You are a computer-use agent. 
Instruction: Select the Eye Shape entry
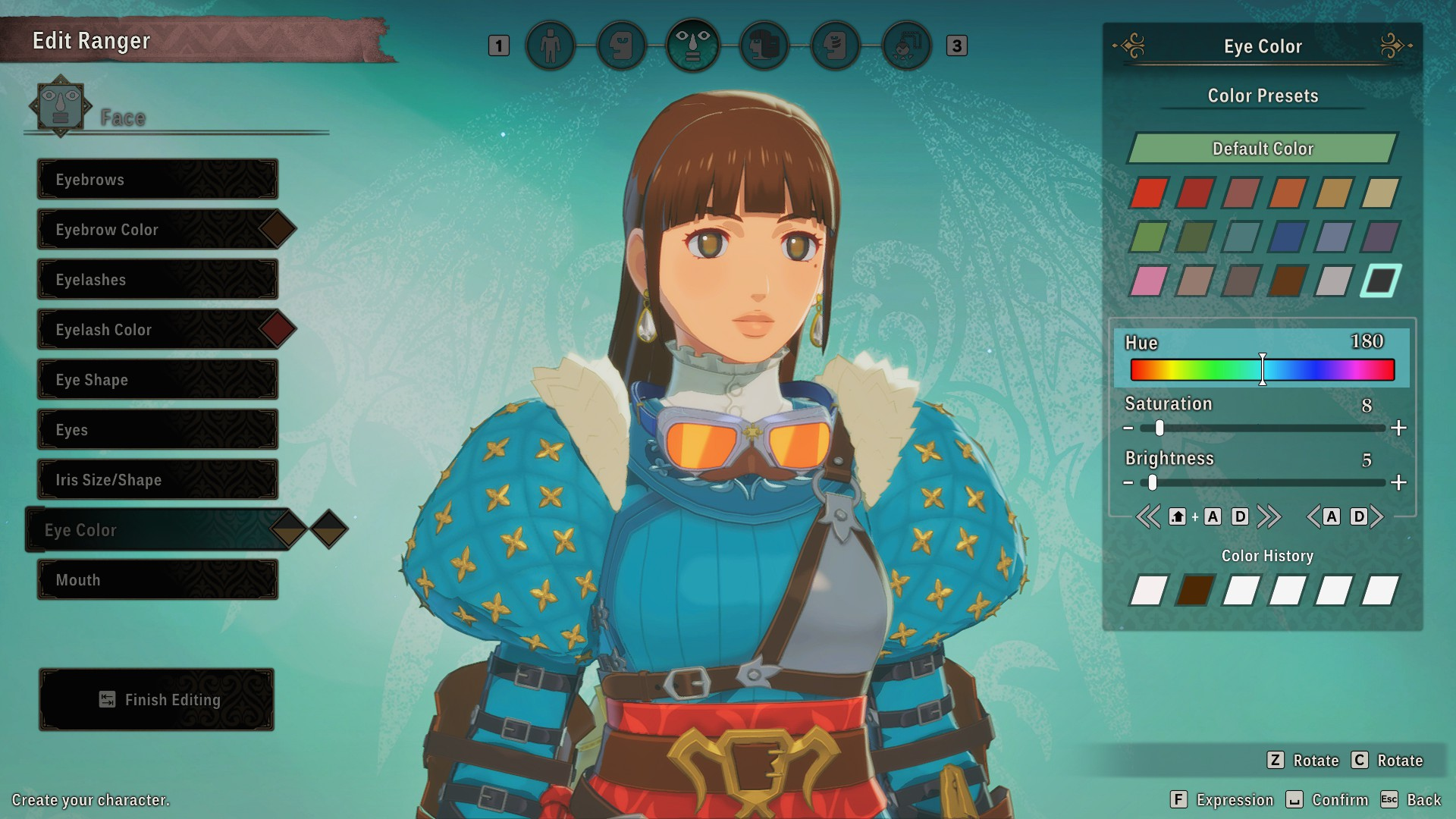coord(158,380)
